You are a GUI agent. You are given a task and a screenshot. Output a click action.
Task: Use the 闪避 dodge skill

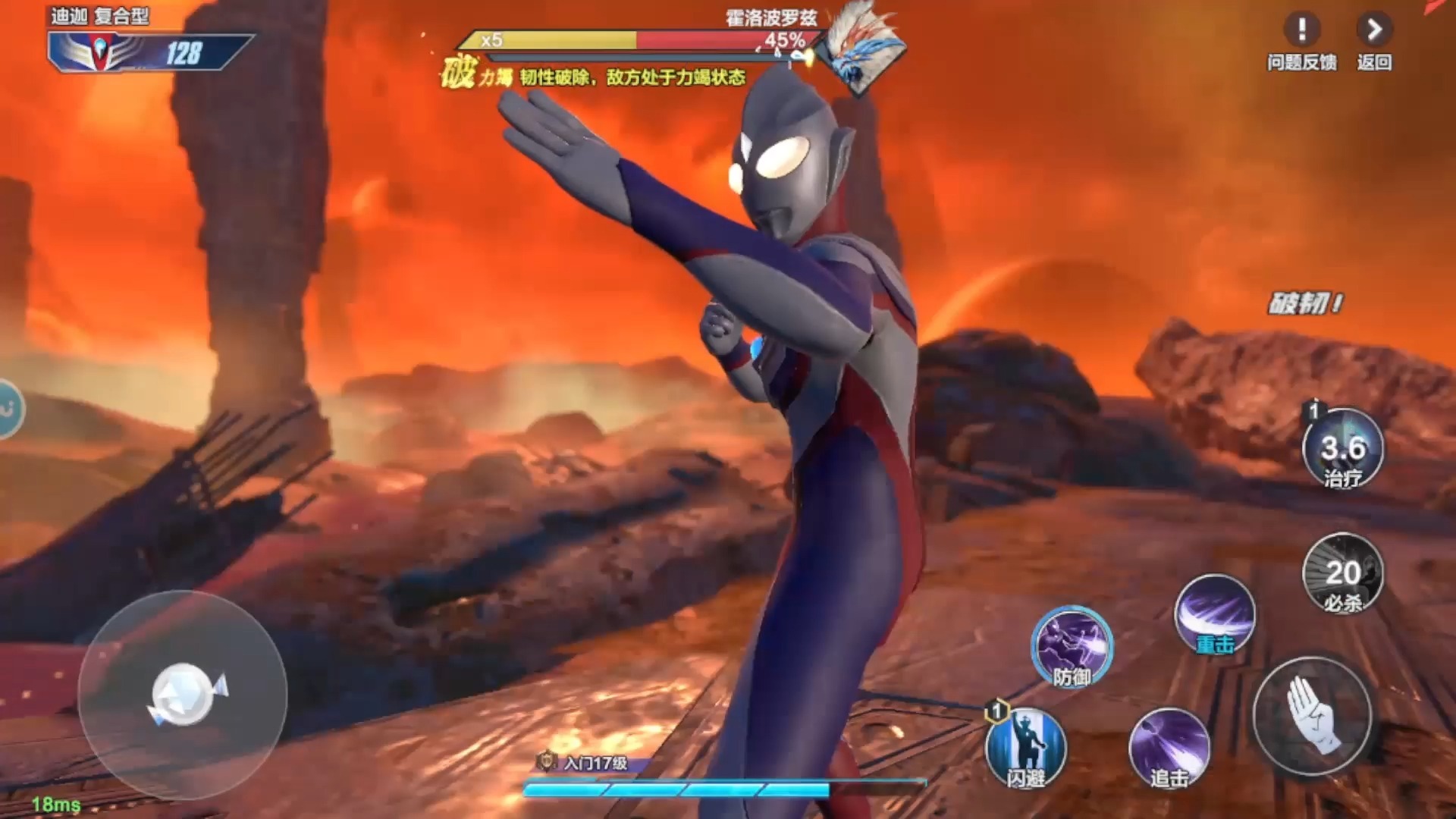pos(1025,748)
